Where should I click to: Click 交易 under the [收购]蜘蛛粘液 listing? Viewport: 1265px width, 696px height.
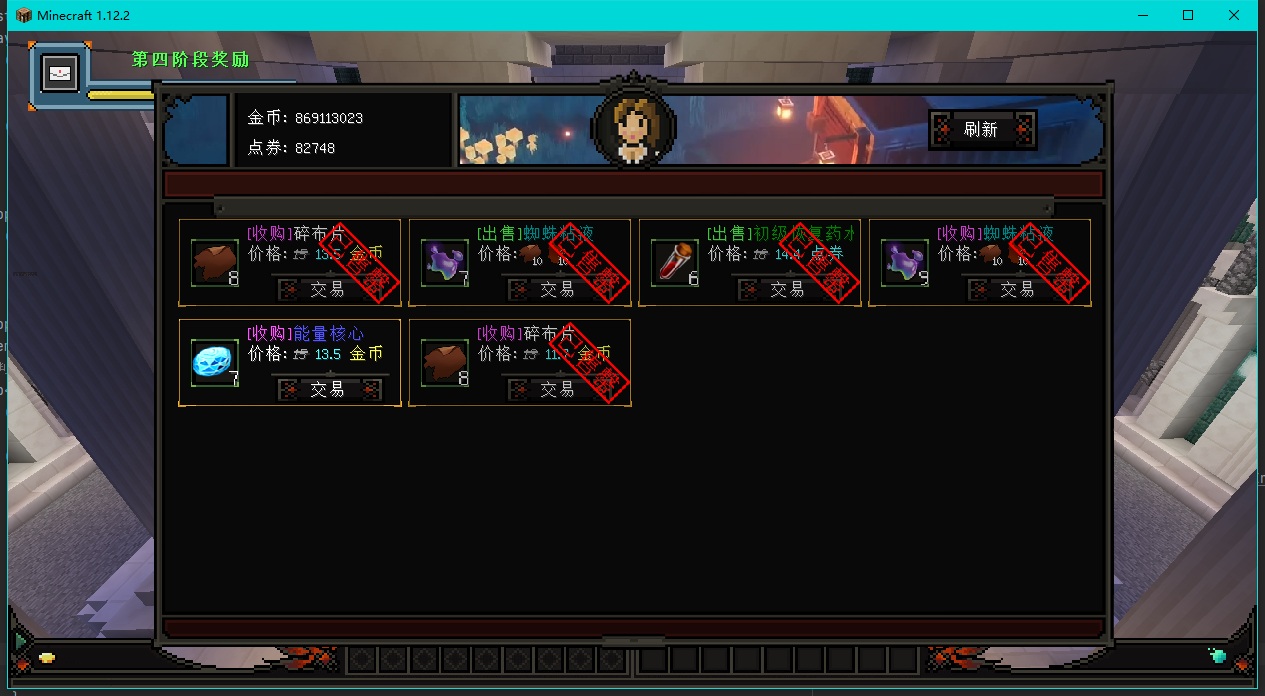coord(1017,289)
